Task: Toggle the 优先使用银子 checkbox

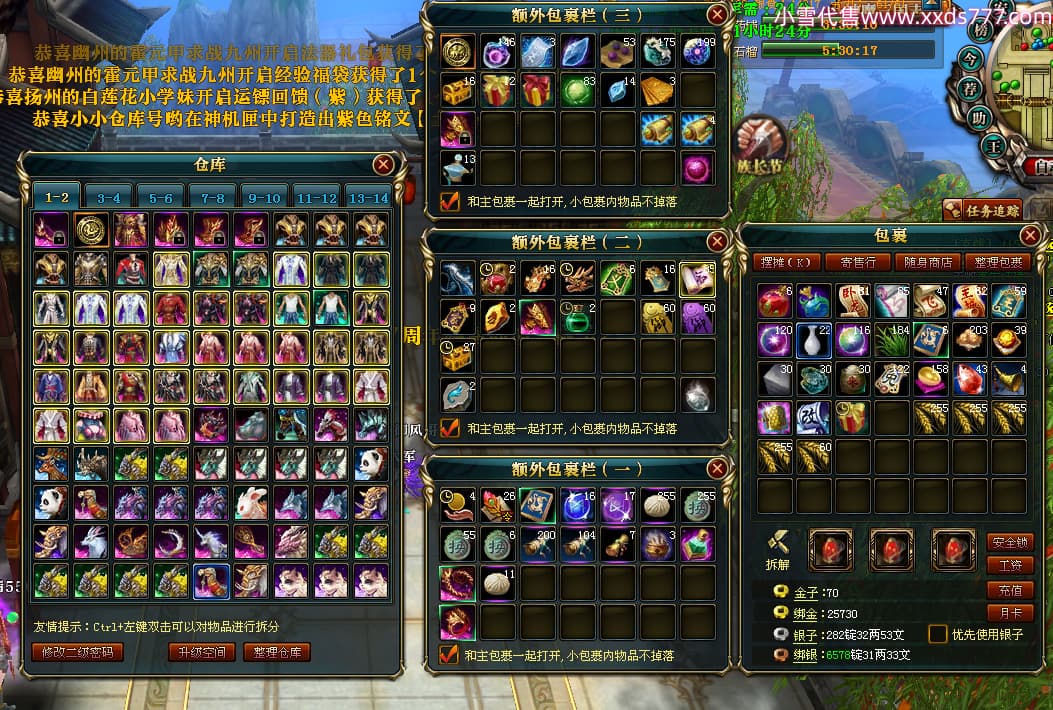Action: (938, 634)
